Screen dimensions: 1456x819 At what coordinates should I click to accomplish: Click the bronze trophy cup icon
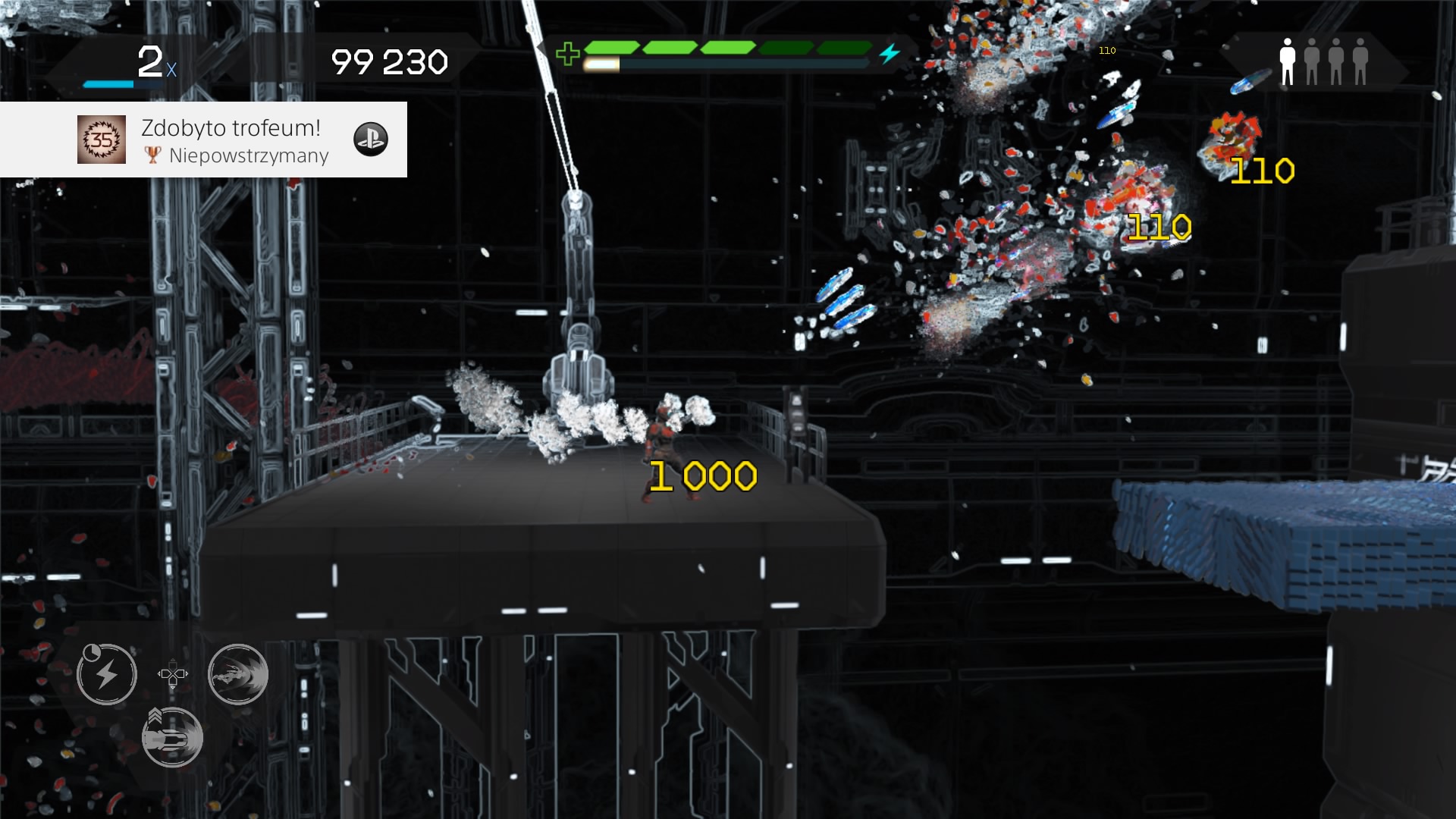154,156
